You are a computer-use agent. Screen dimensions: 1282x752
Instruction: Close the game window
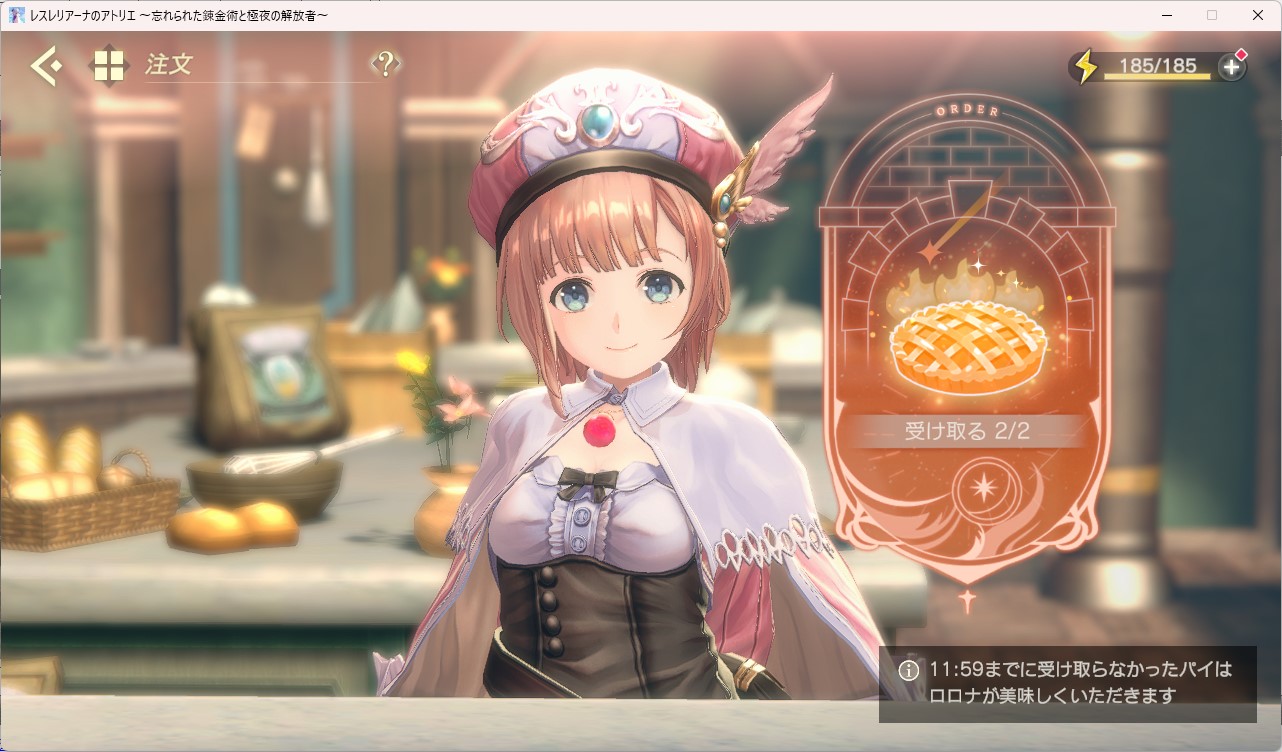coord(1258,15)
